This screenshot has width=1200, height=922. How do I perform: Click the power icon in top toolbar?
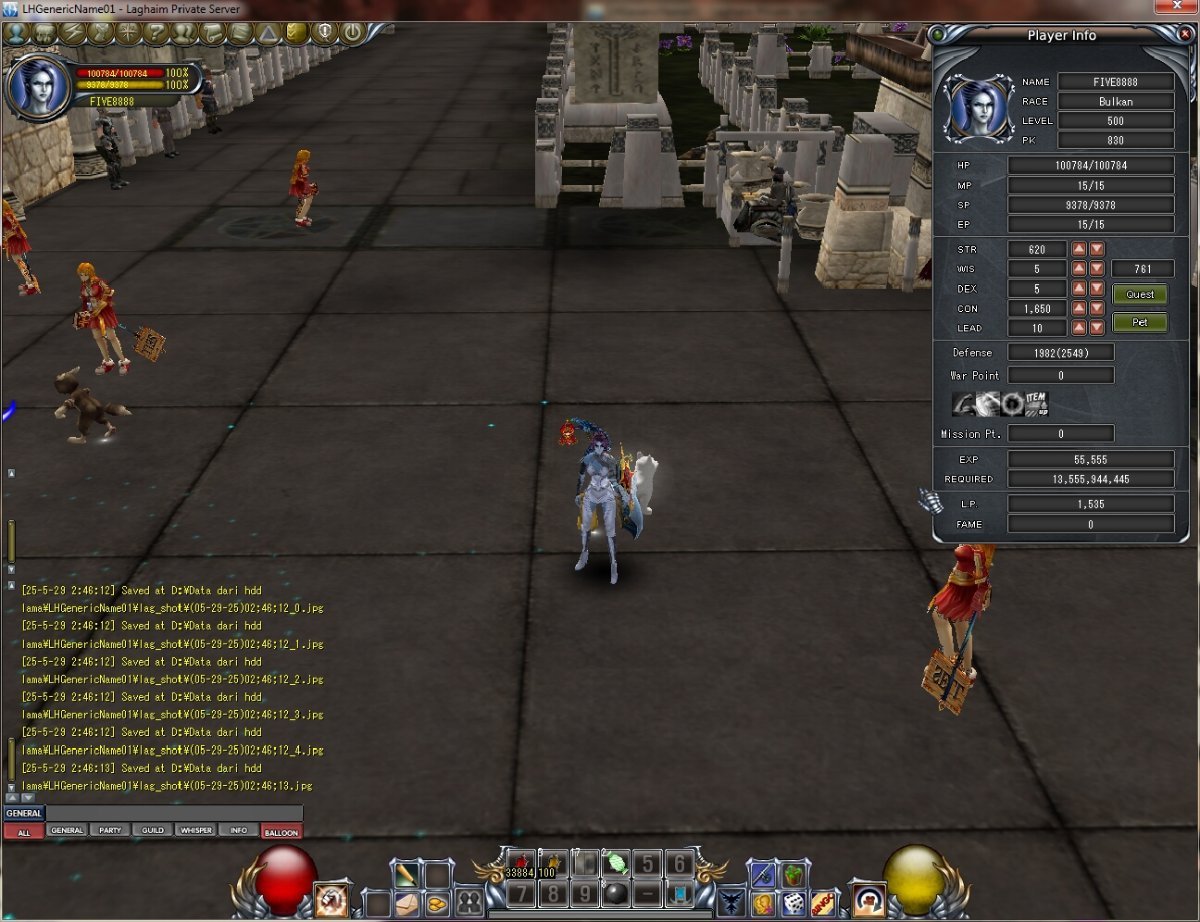click(x=352, y=32)
